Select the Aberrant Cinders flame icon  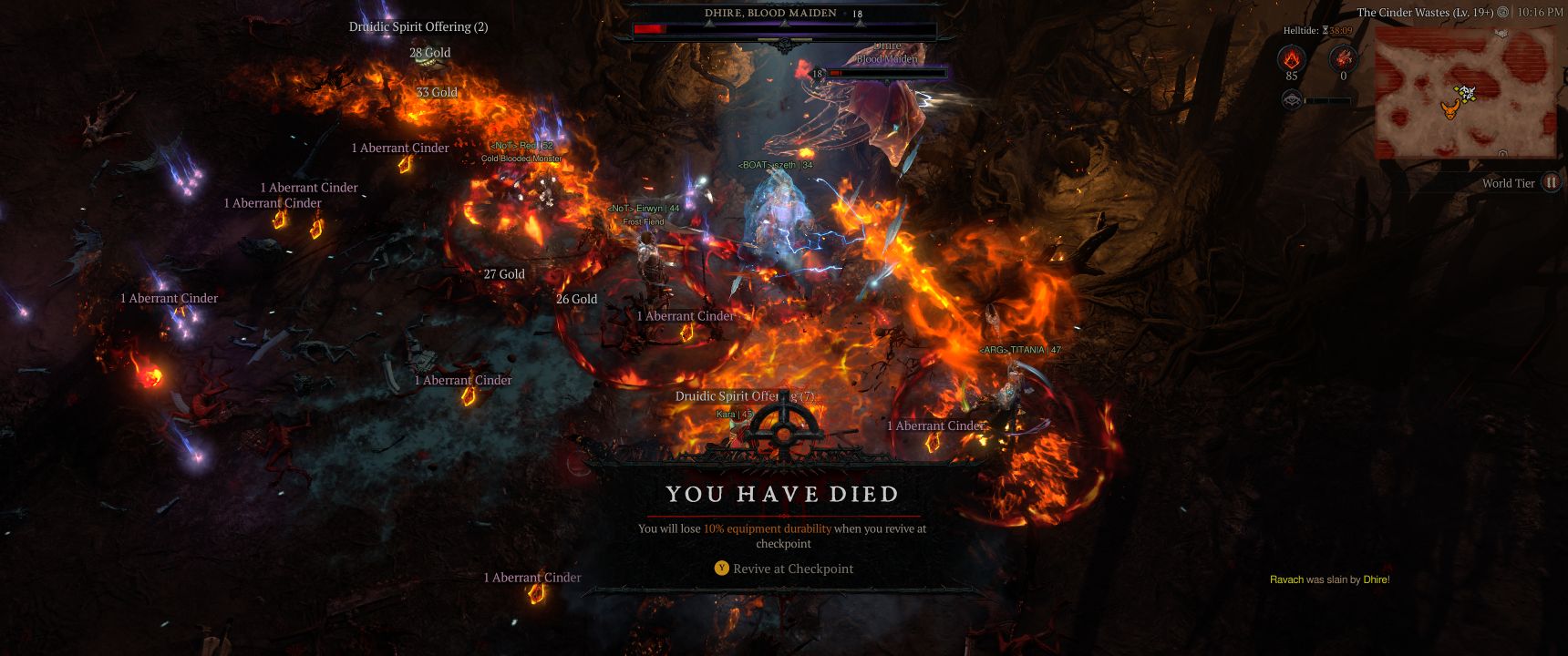coord(1291,60)
